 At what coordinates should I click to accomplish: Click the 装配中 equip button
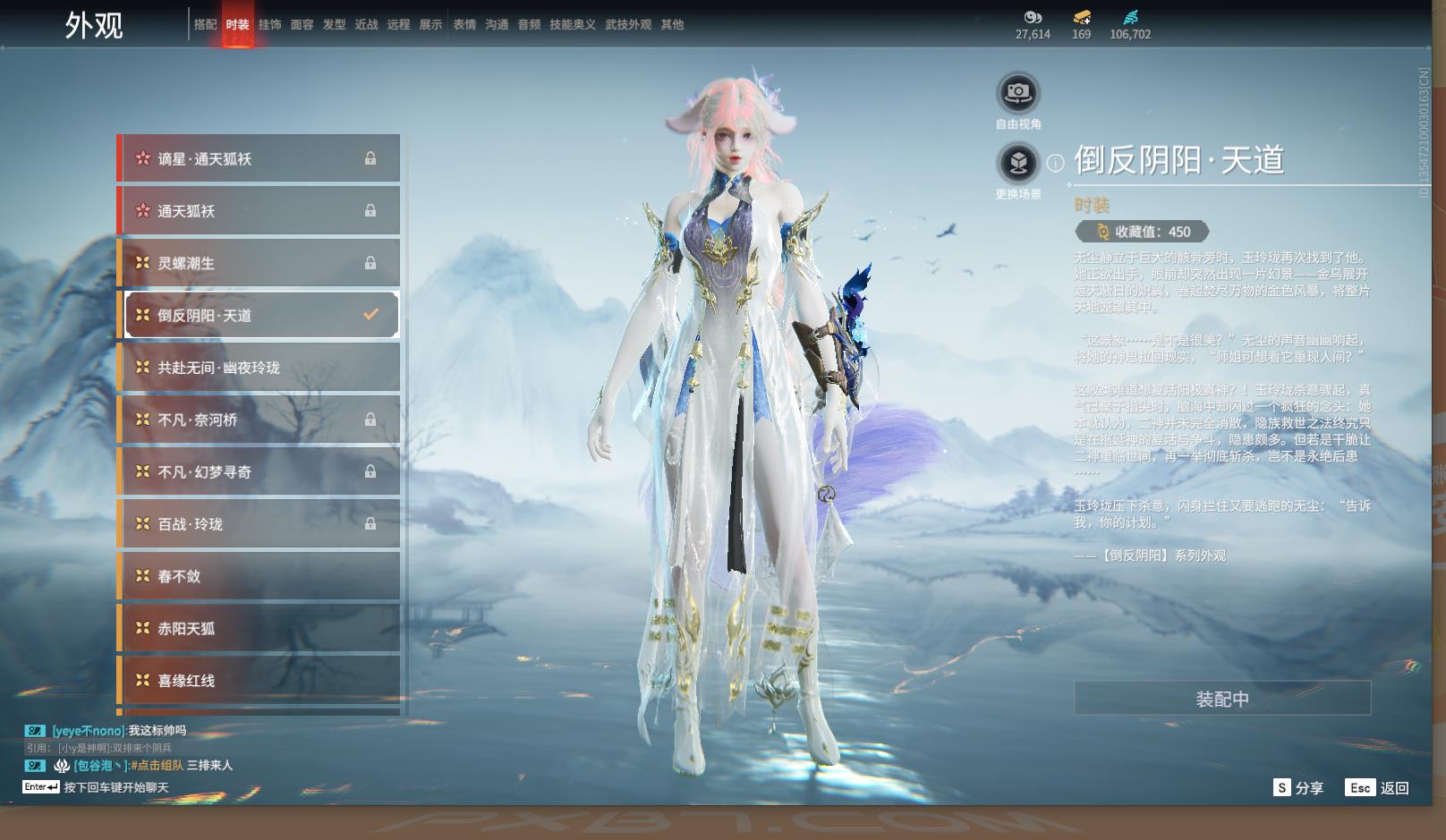point(1222,699)
